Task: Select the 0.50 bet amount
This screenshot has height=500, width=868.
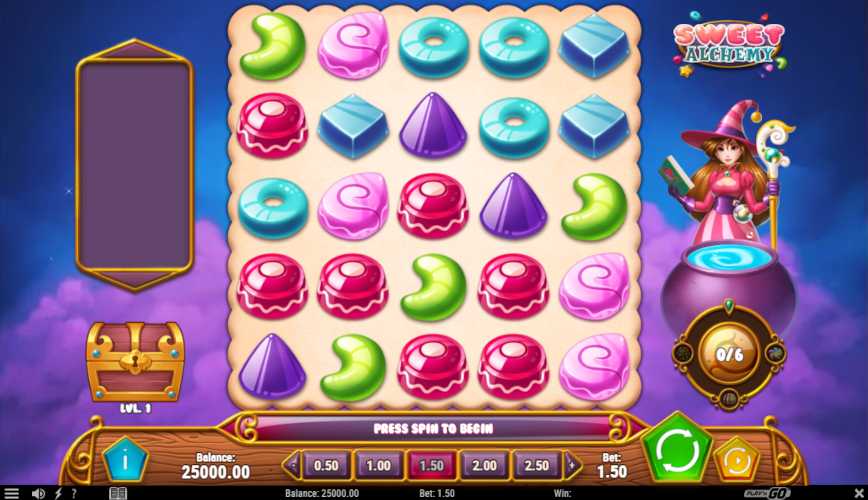Action: [x=325, y=465]
